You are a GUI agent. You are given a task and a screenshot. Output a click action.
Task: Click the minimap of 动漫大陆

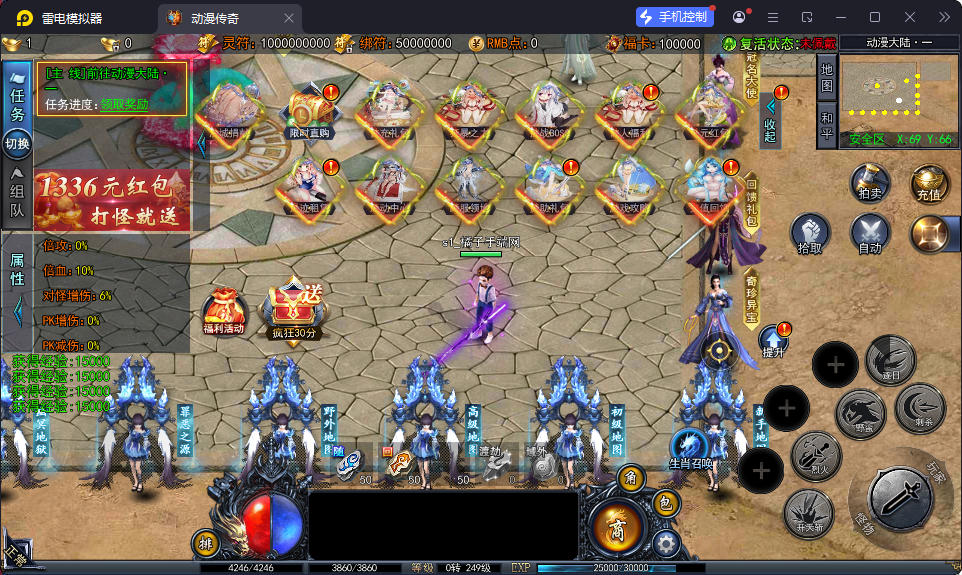(x=897, y=92)
